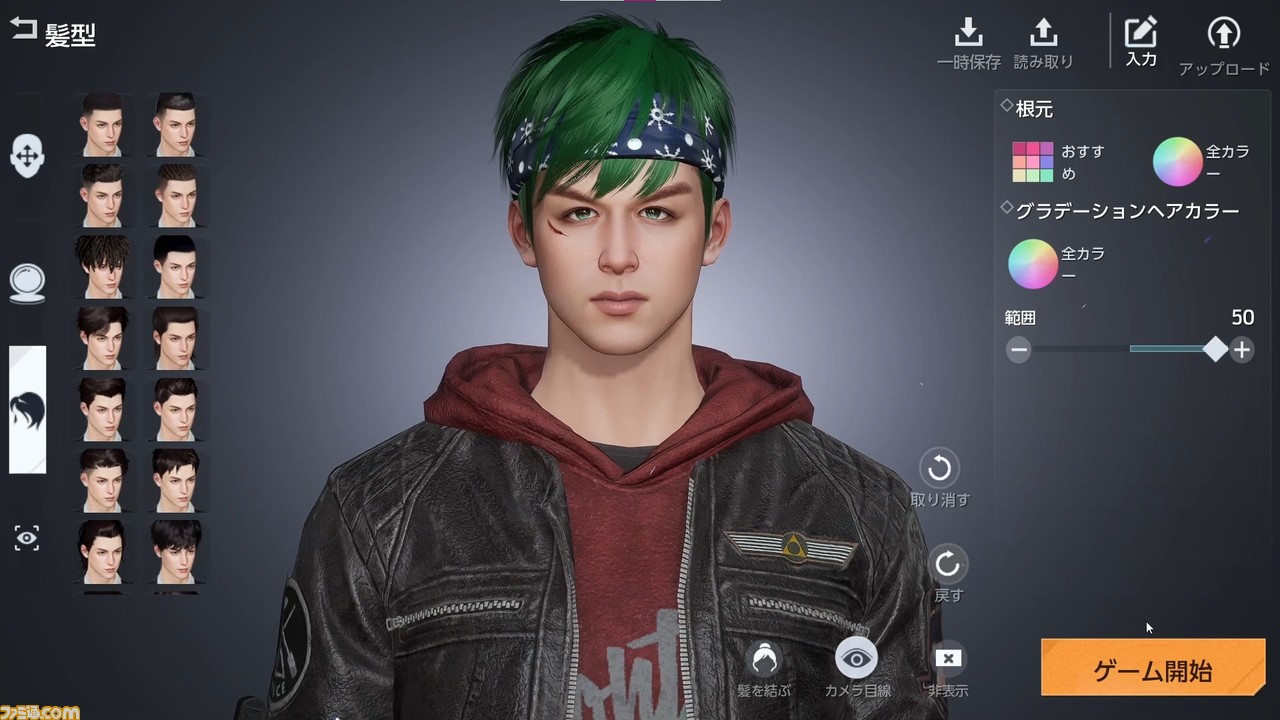Undo with the 取り消す icon
Screen dimensions: 1280x720
coord(939,467)
